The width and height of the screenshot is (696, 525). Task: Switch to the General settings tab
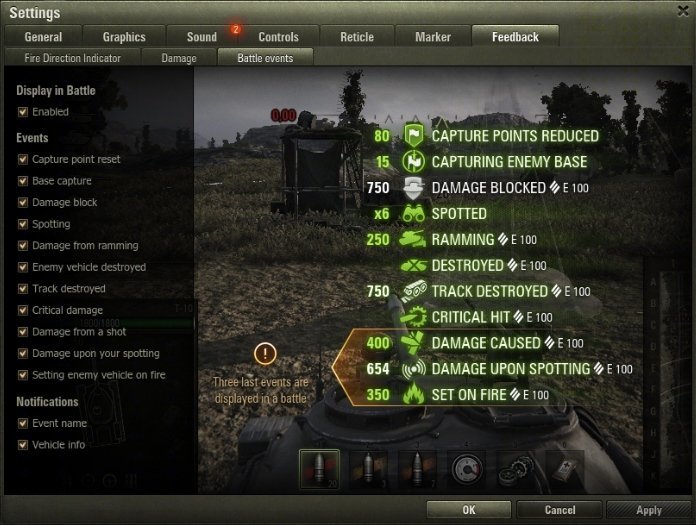point(43,37)
